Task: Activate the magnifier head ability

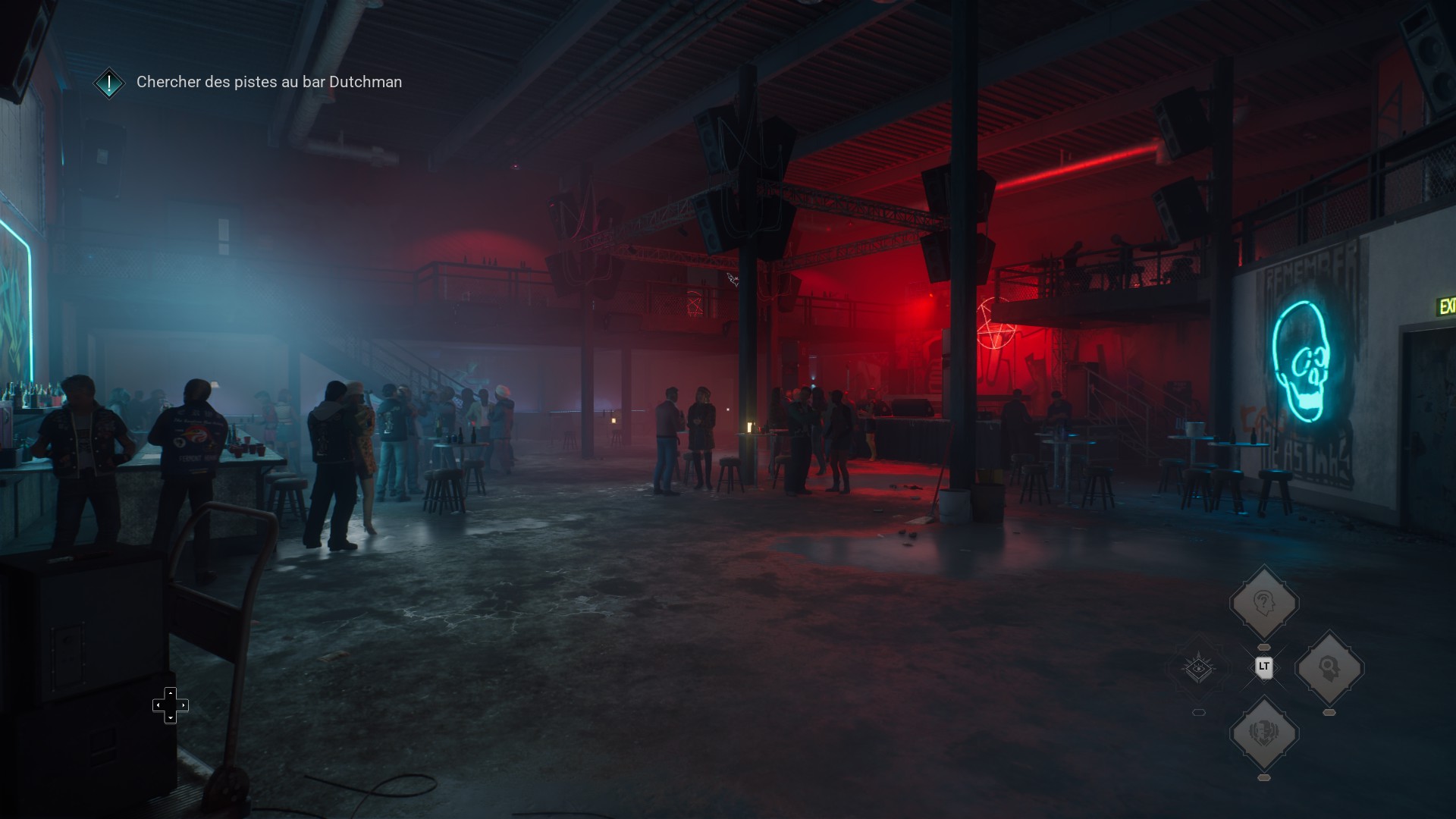Action: tap(1329, 668)
